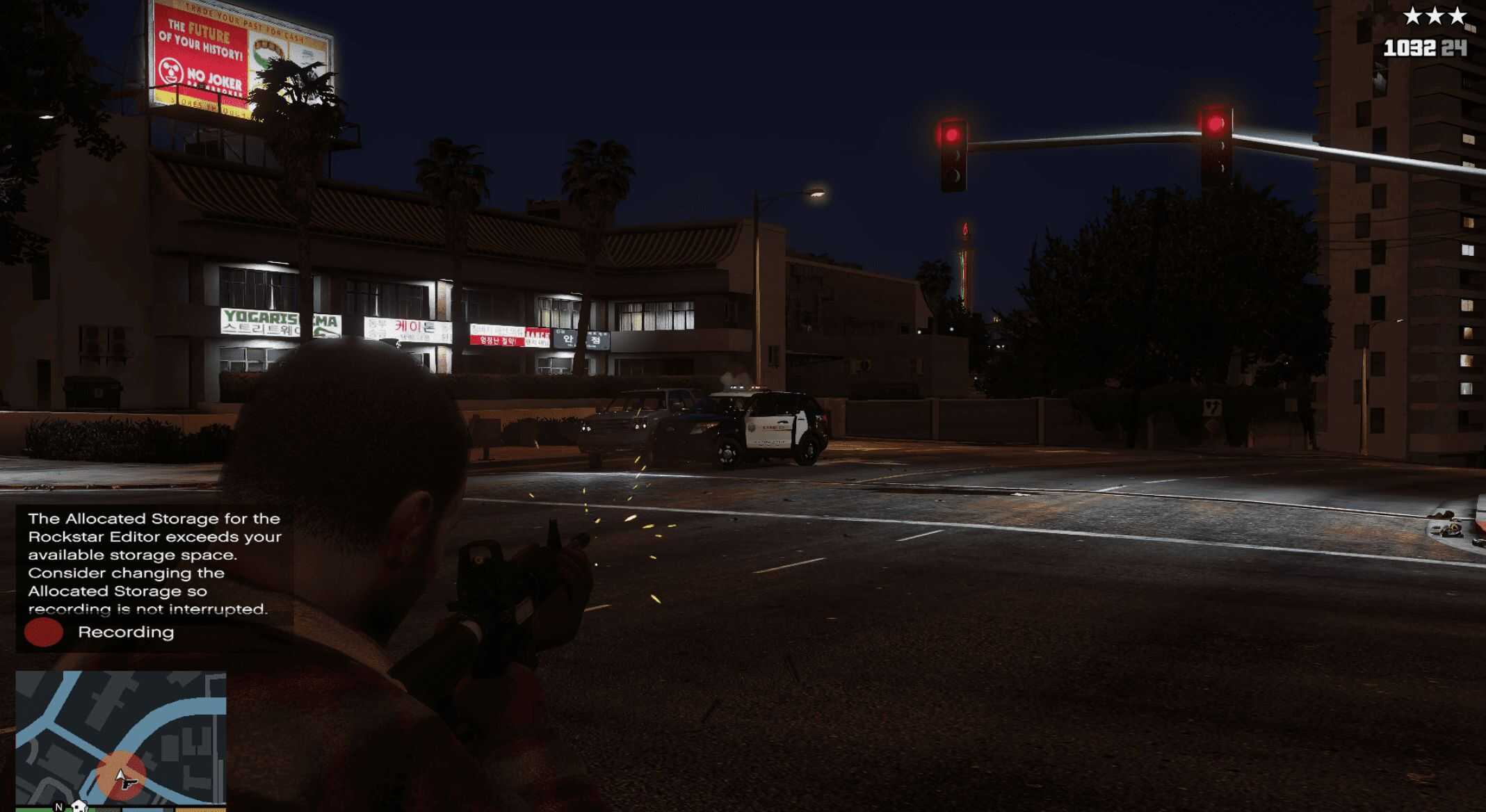
Task: Click the player arrow on the minimap
Action: 122,777
